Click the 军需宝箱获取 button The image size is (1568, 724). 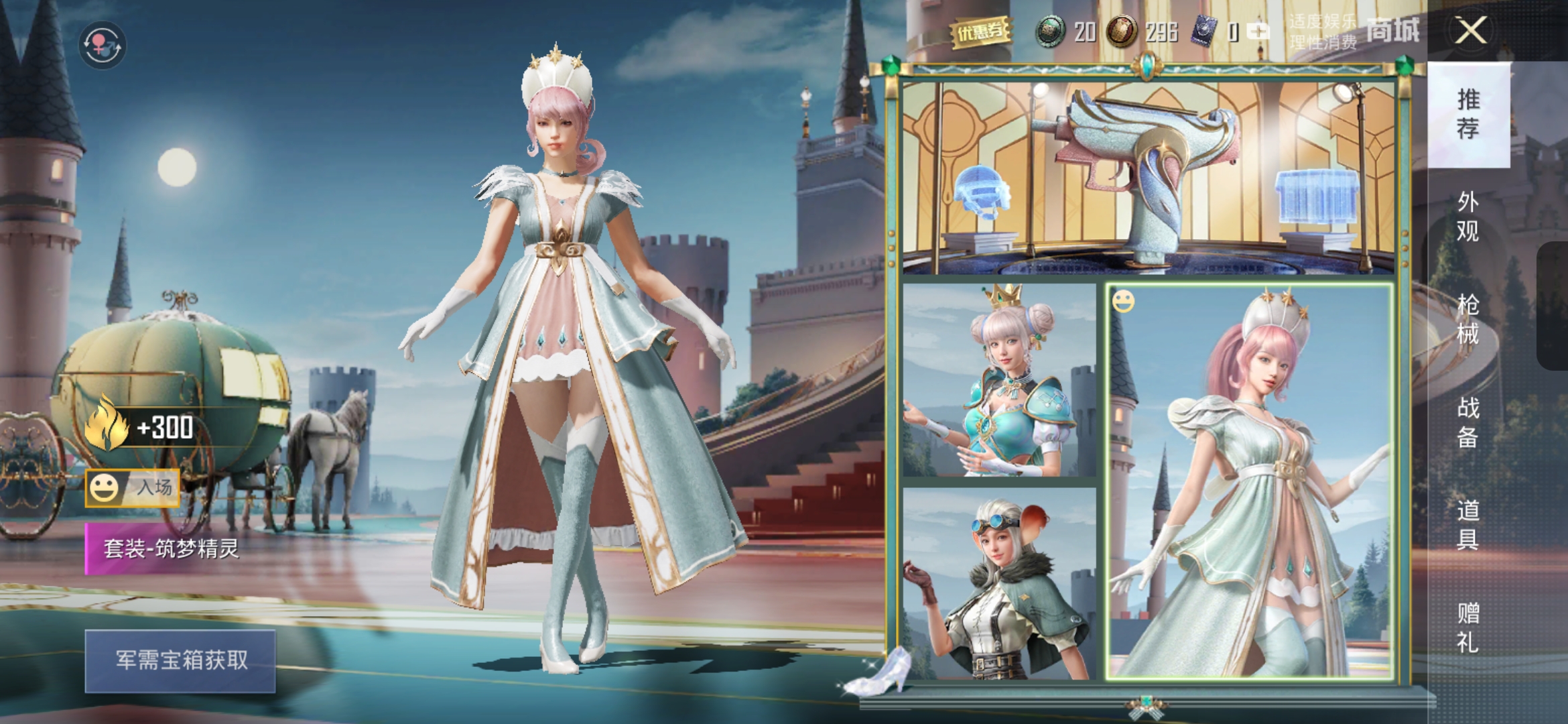180,661
